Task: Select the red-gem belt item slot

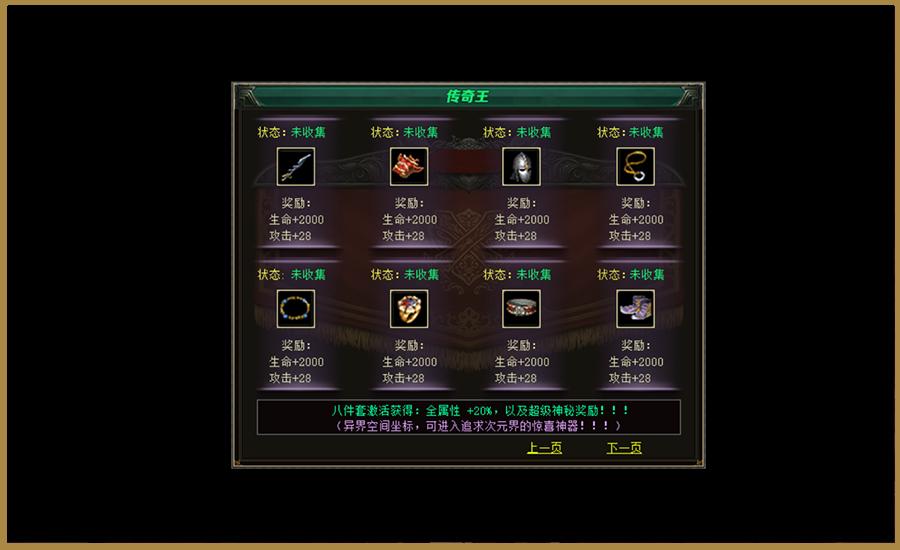Action: tap(521, 308)
